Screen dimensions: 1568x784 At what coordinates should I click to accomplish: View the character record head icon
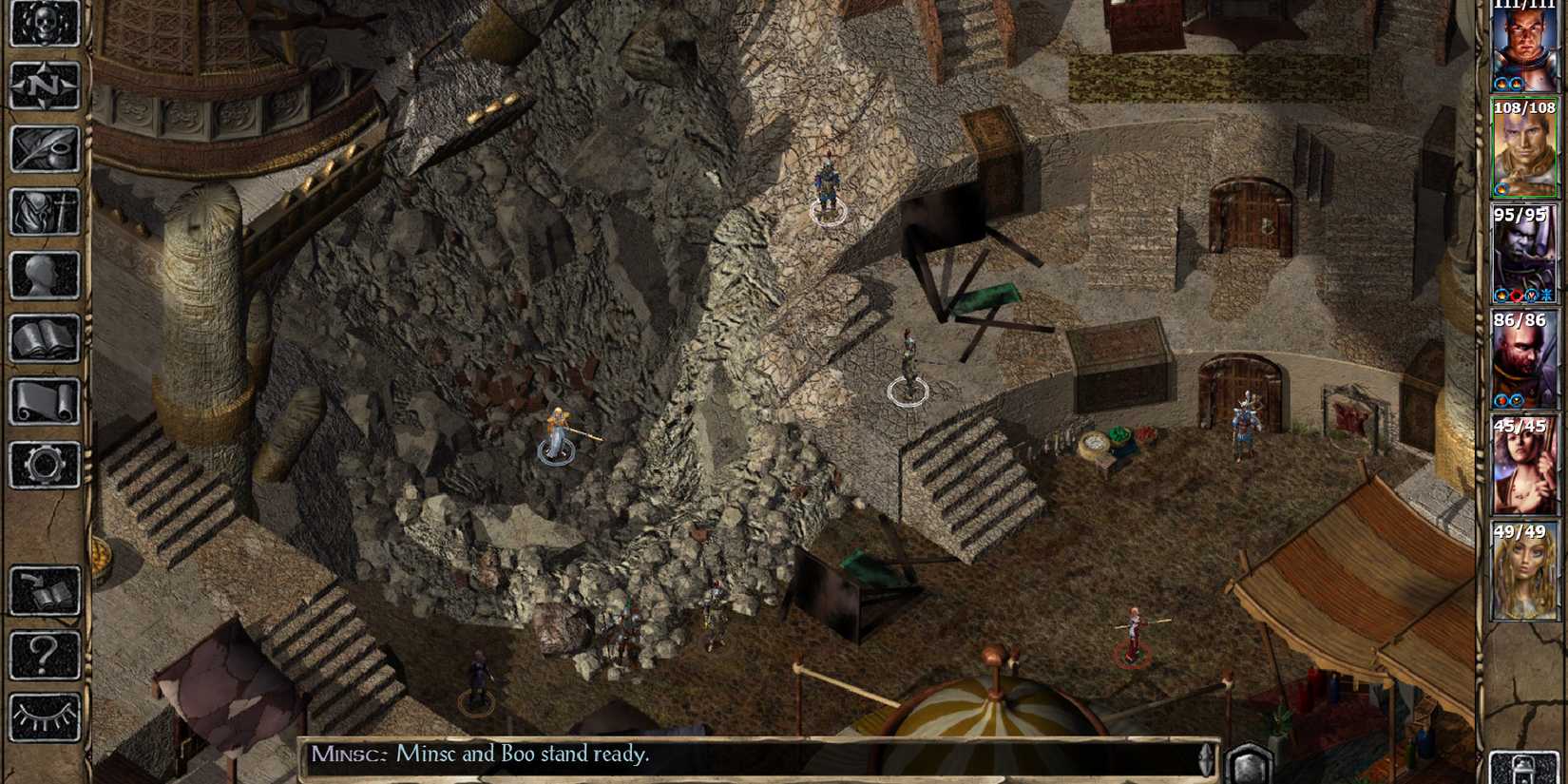45,276
